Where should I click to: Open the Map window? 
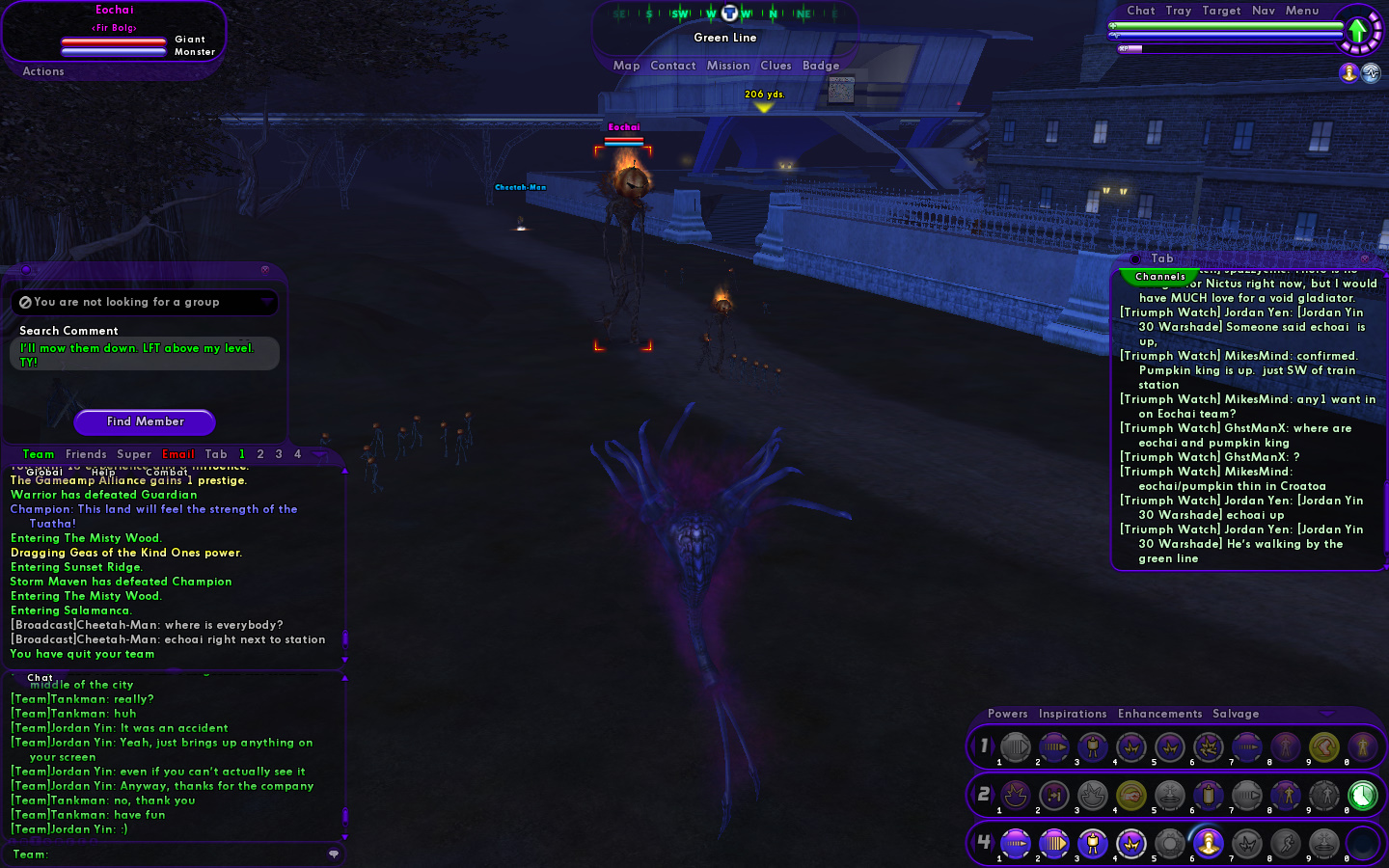626,66
